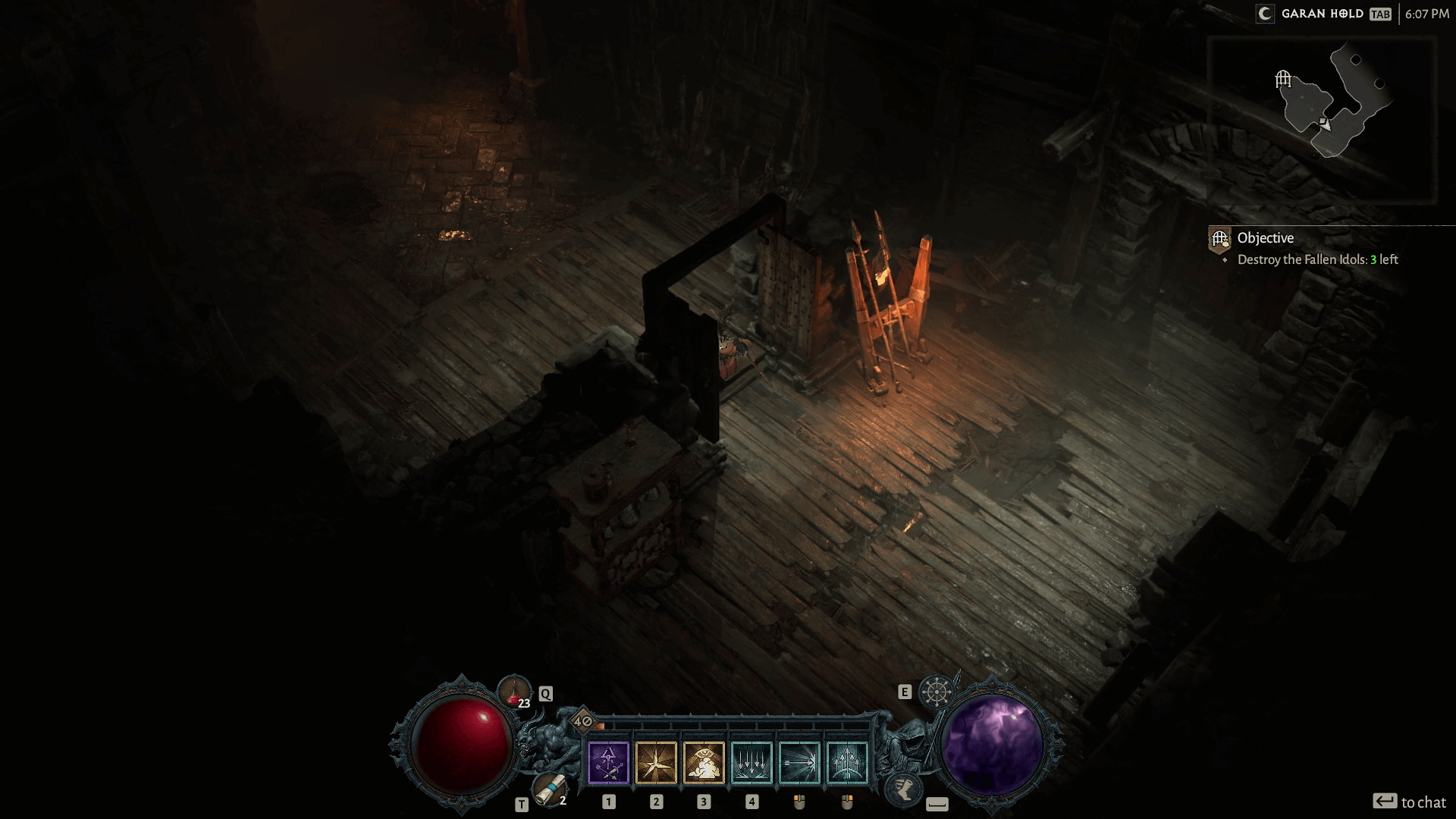The image size is (1456, 819).
Task: Open the dungeon minimap
Action: pyautogui.click(x=1323, y=118)
